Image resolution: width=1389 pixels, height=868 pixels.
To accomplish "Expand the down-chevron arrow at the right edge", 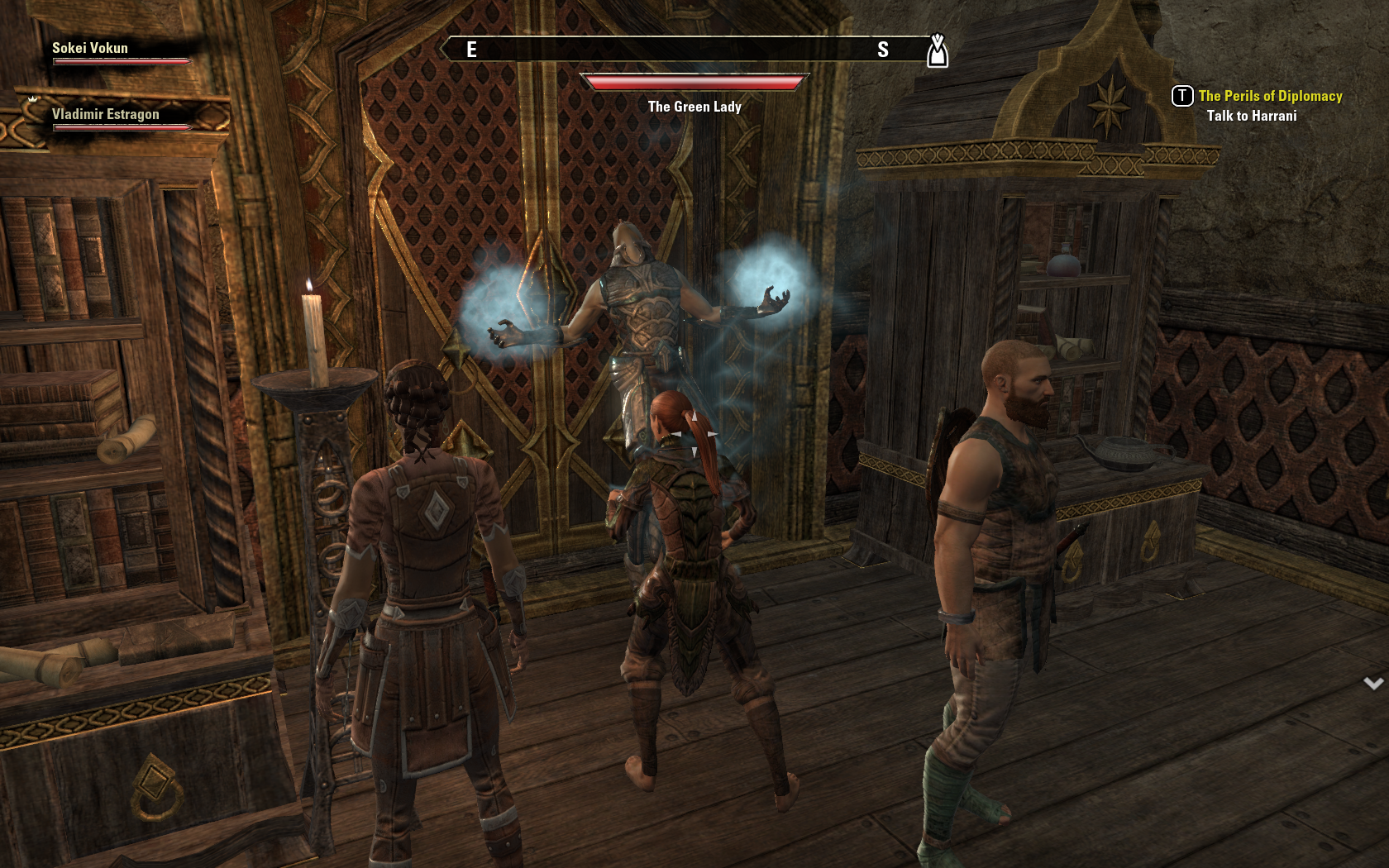I will tap(1373, 684).
